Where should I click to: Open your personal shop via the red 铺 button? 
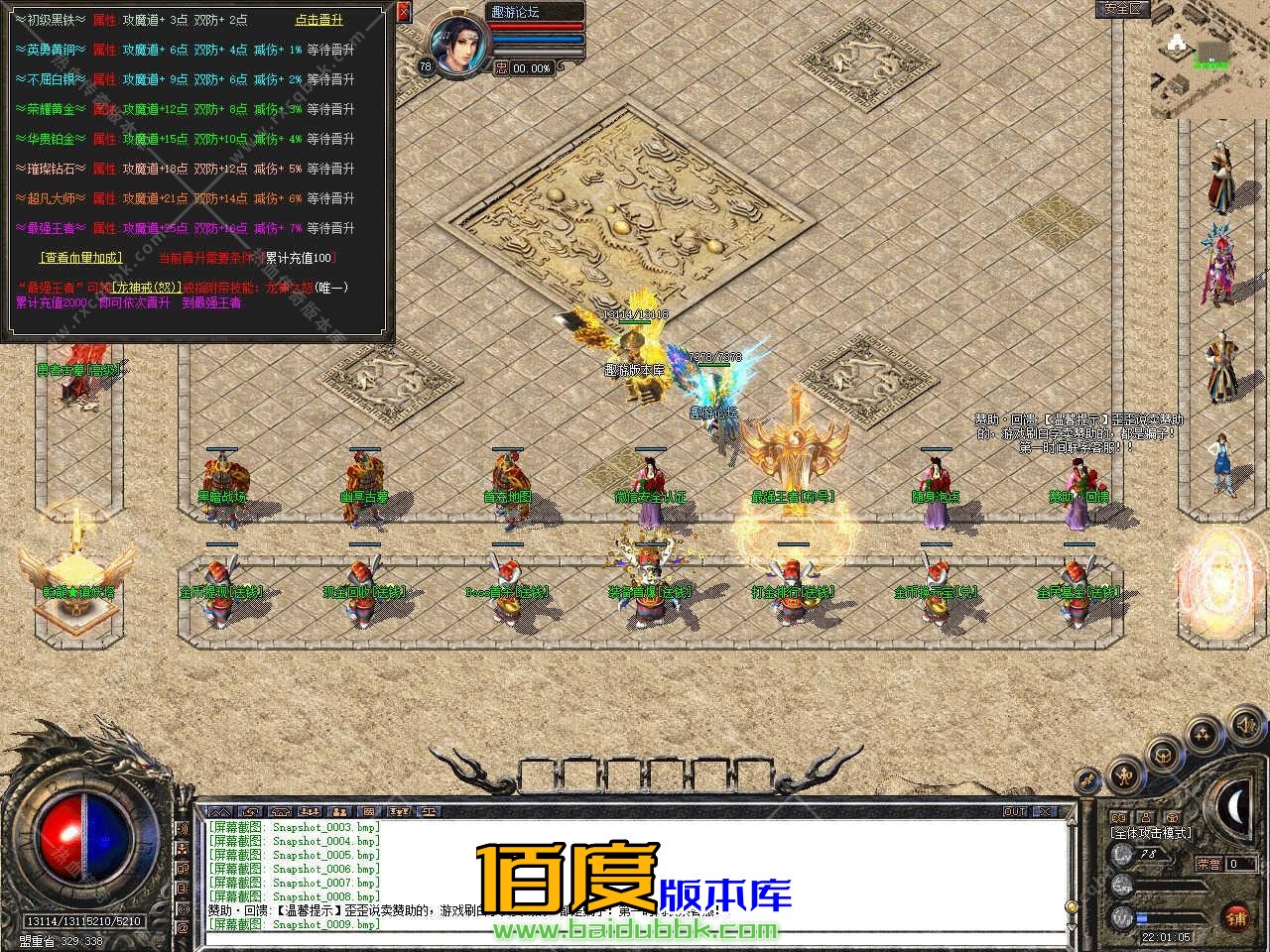[x=1235, y=917]
